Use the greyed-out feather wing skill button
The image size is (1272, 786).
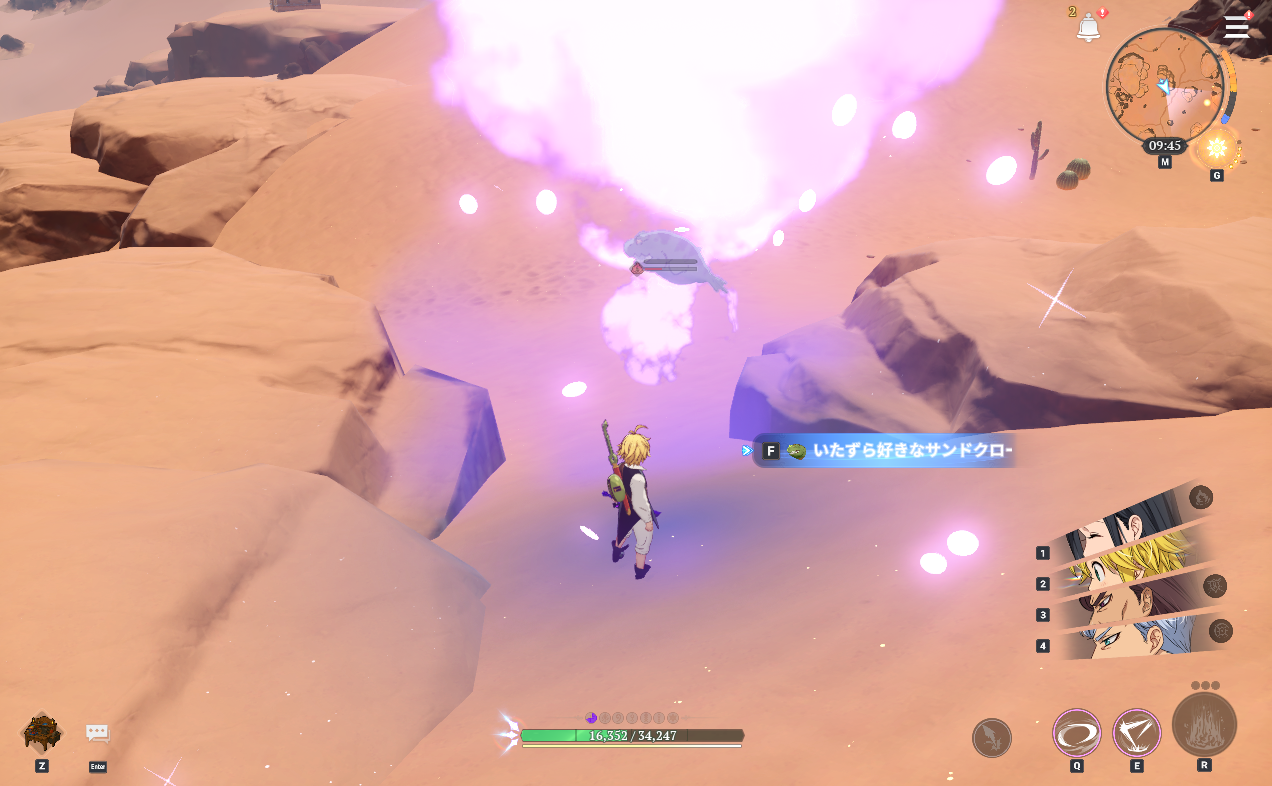tap(991, 738)
